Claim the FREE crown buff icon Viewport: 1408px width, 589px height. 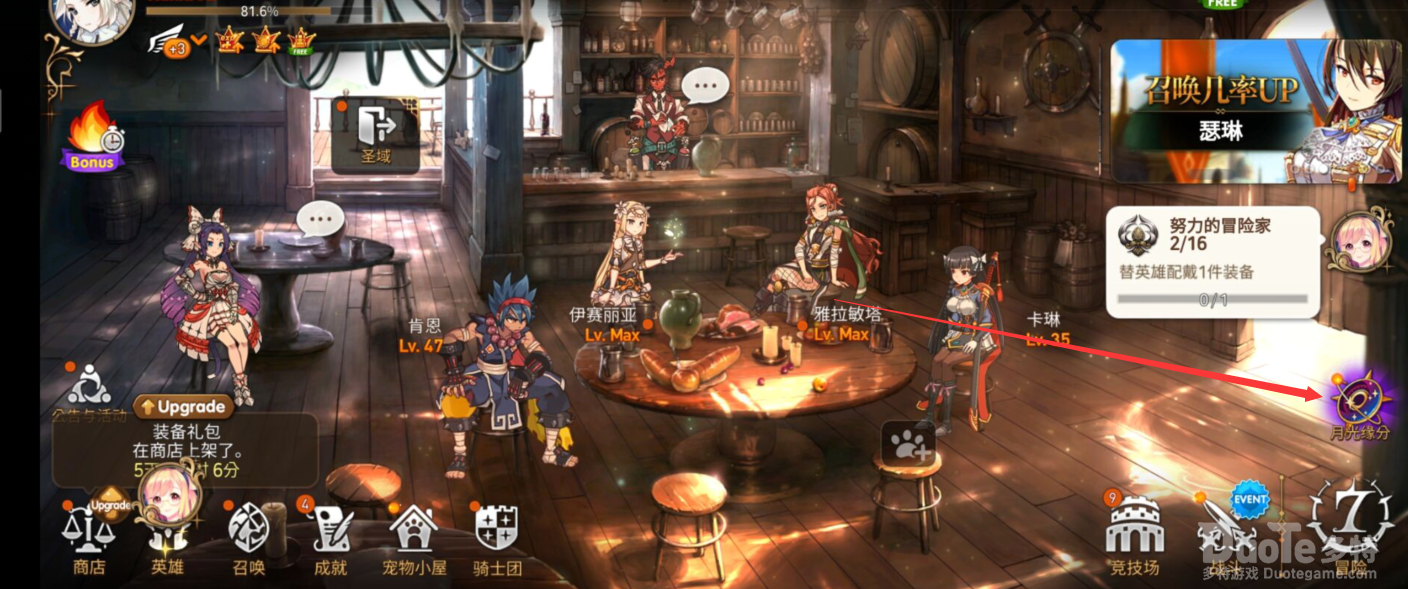pos(300,40)
